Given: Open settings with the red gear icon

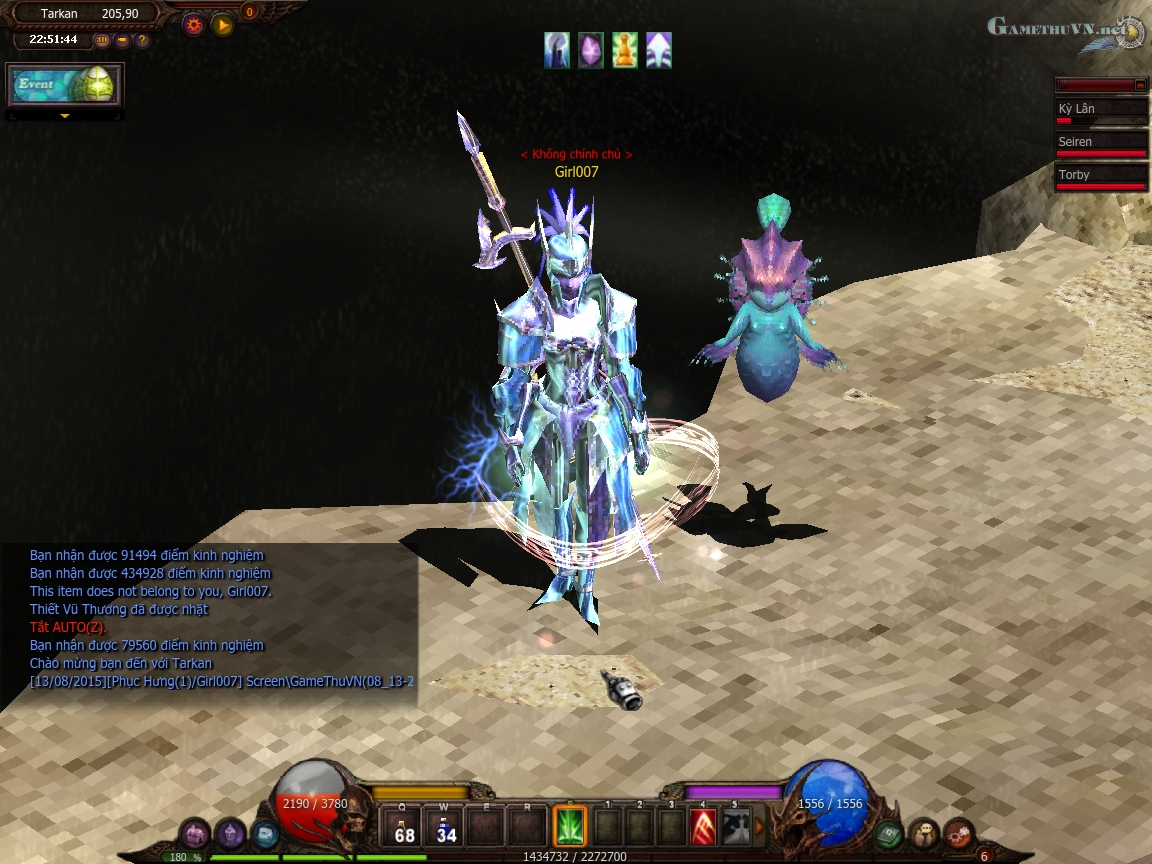Looking at the screenshot, I should (193, 25).
